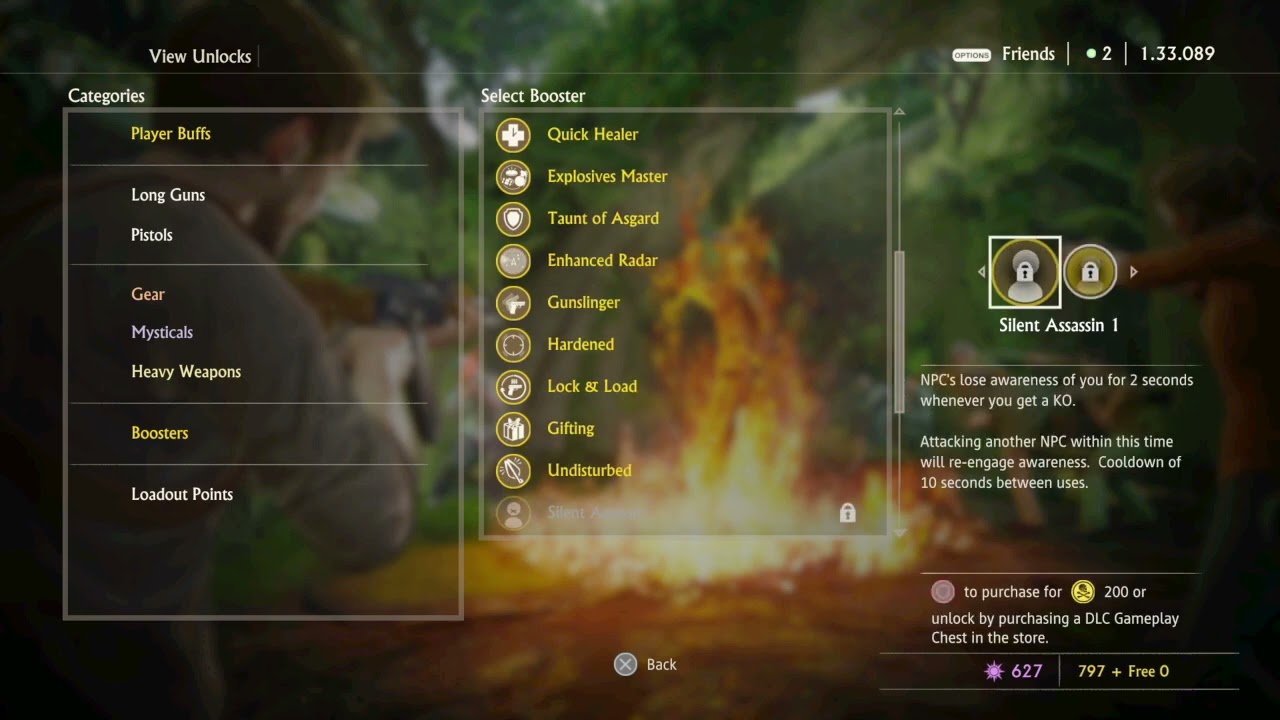This screenshot has width=1280, height=720.
Task: Pick the Gifting booster
Action: tap(570, 428)
